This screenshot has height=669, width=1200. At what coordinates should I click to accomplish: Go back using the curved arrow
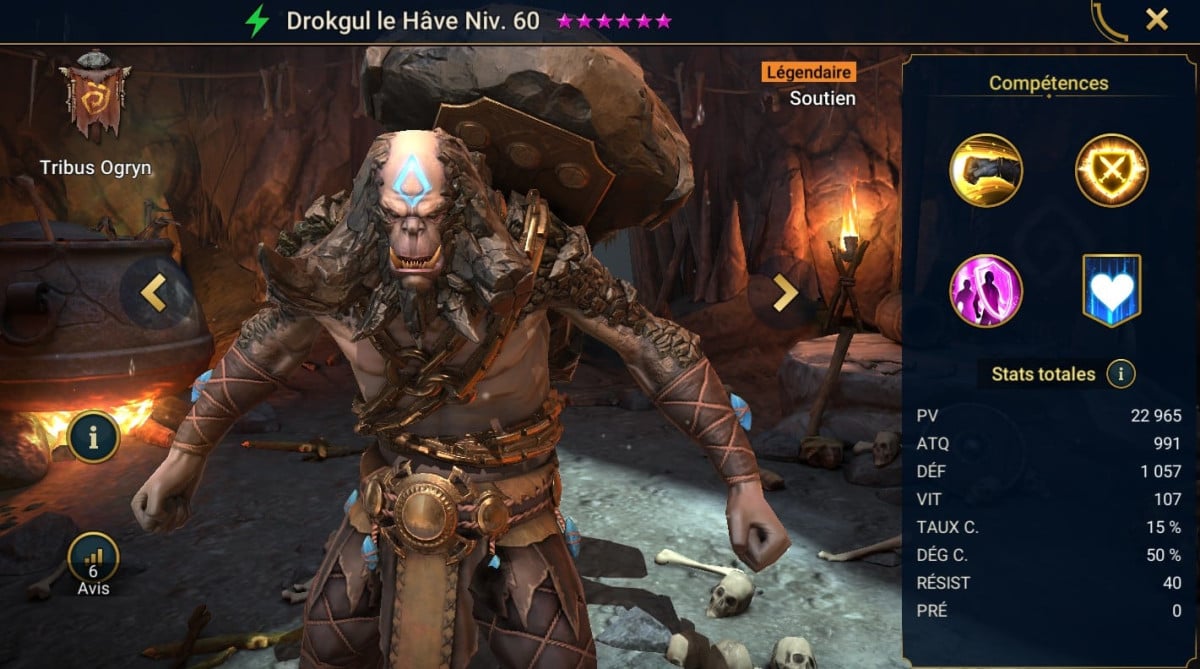click(x=1109, y=20)
